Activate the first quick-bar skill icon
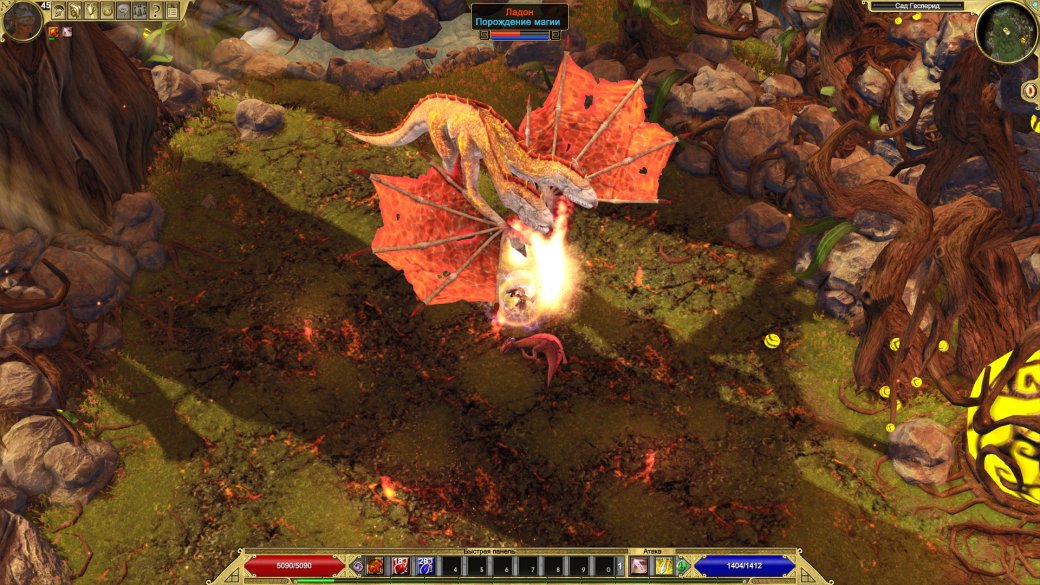This screenshot has width=1040, height=585. click(376, 567)
